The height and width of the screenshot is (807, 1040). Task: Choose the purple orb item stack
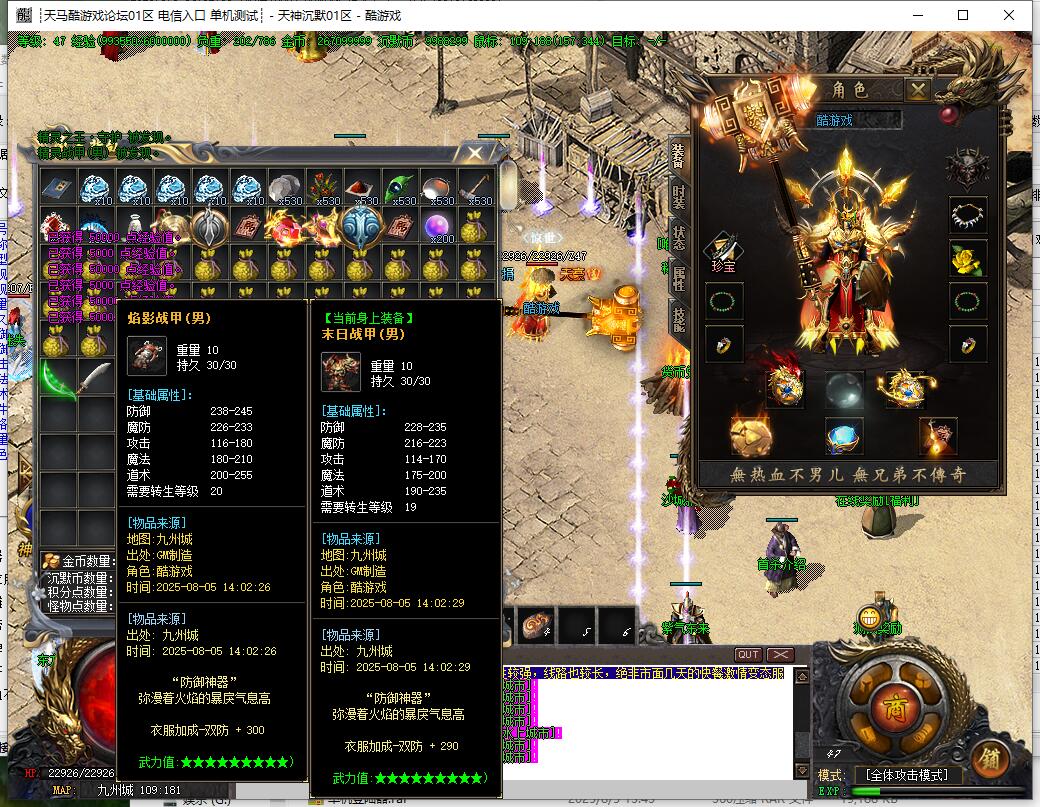pos(436,226)
